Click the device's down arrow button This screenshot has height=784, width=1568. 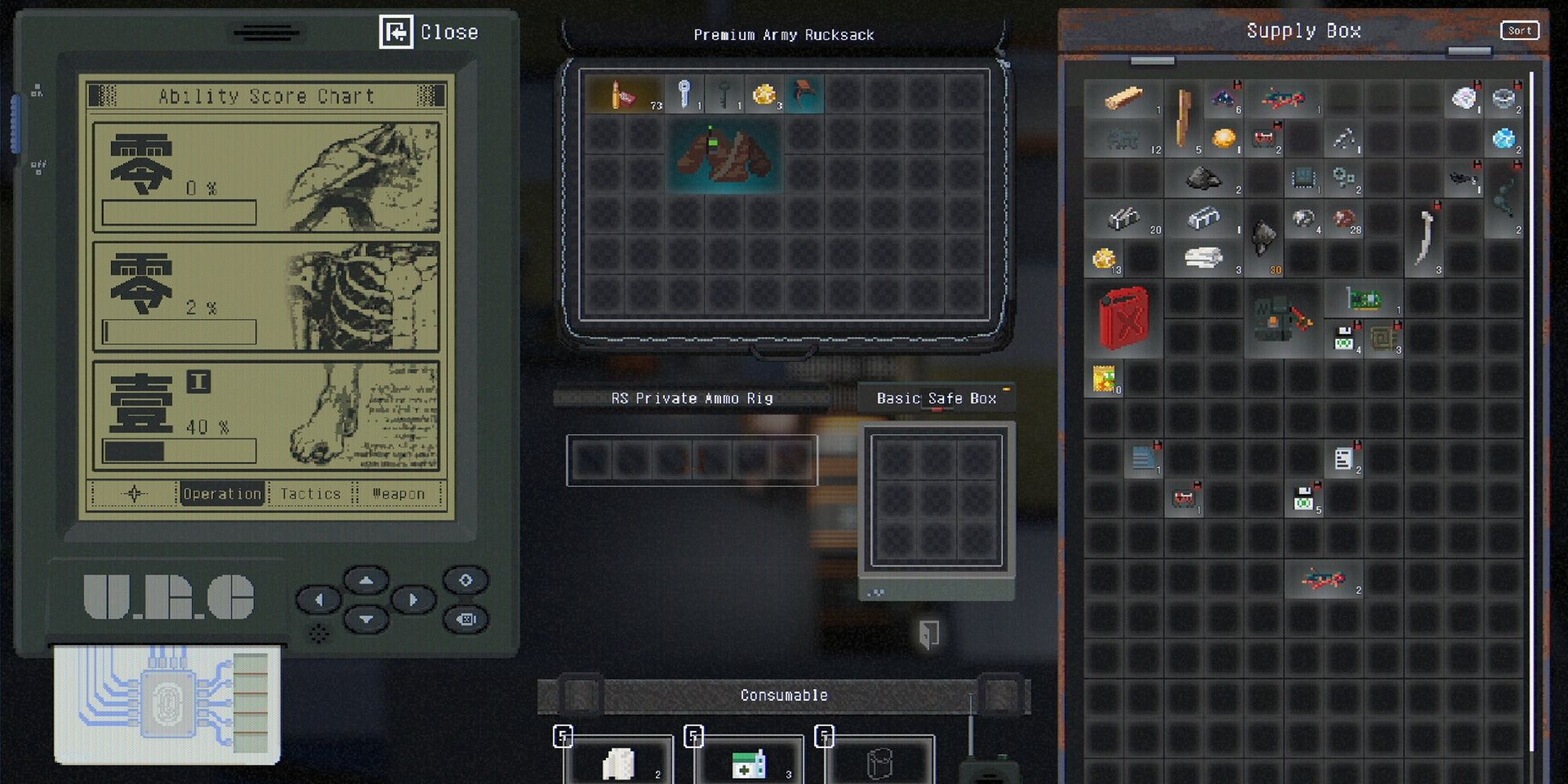pyautogui.click(x=366, y=619)
